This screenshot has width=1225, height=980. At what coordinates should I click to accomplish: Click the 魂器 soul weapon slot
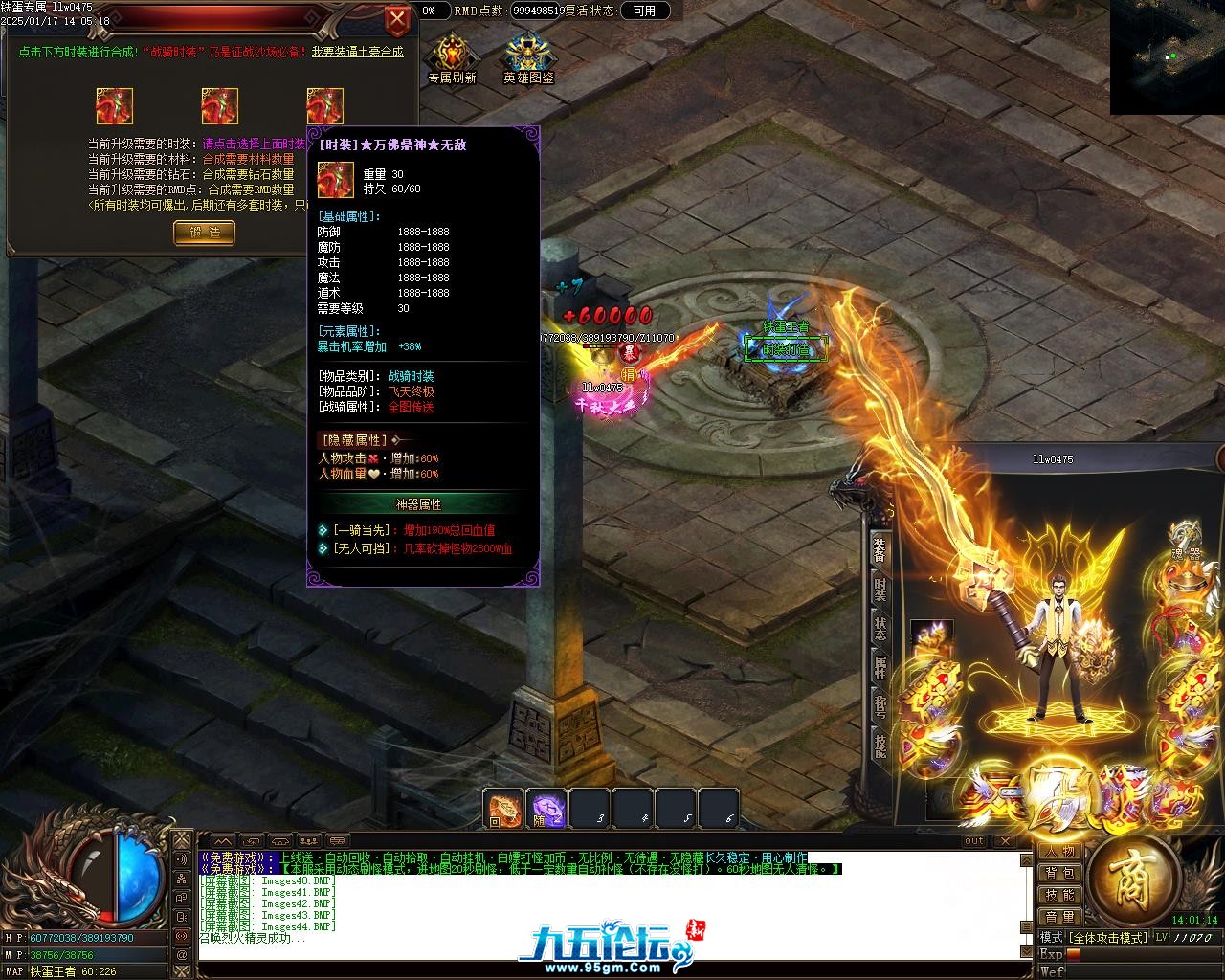tap(1186, 541)
